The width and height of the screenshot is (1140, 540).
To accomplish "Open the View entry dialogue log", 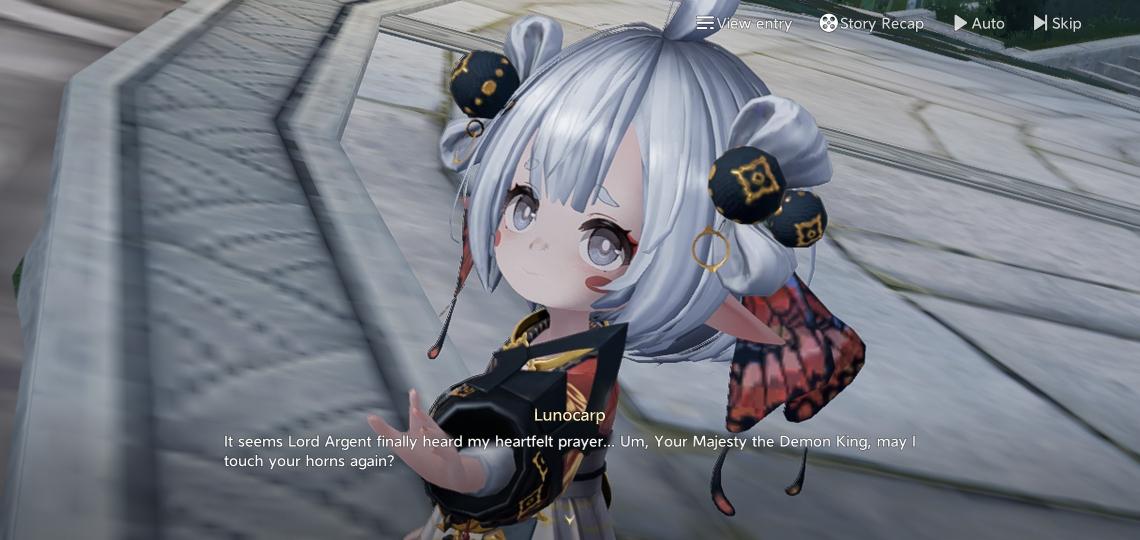I will (x=744, y=23).
